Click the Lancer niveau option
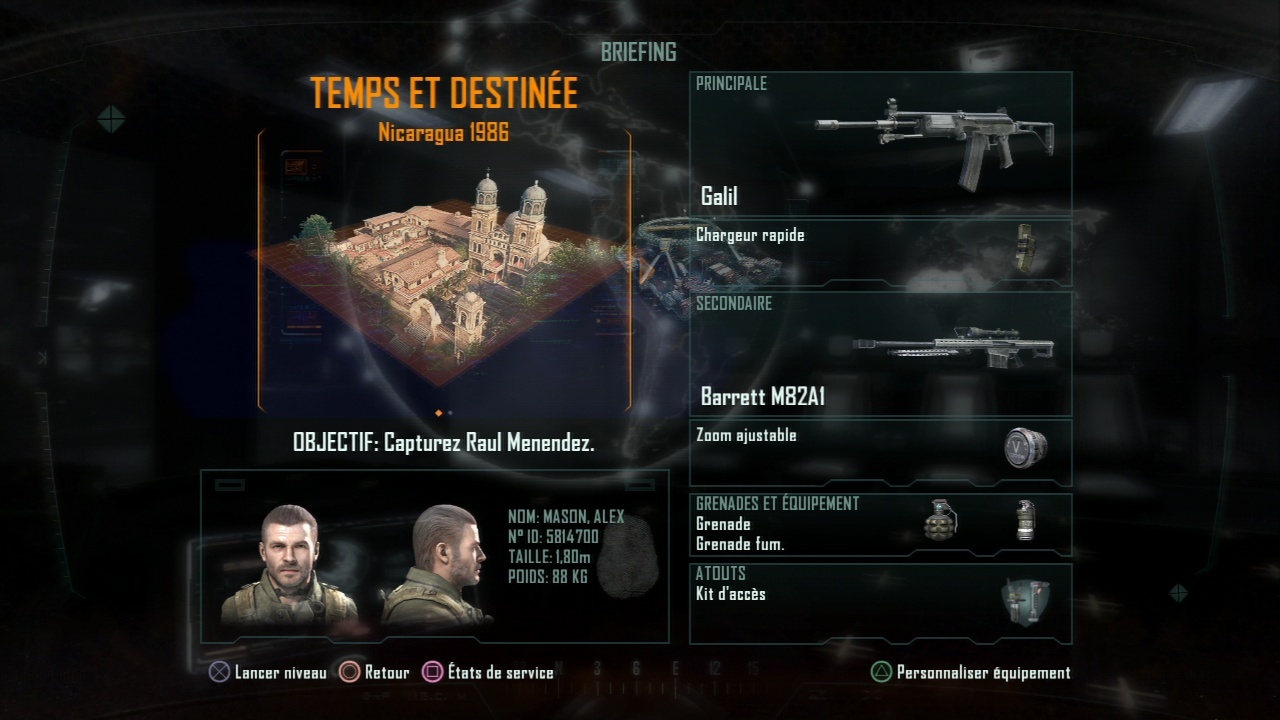Screen dimensions: 1280x720 pyautogui.click(x=267, y=673)
